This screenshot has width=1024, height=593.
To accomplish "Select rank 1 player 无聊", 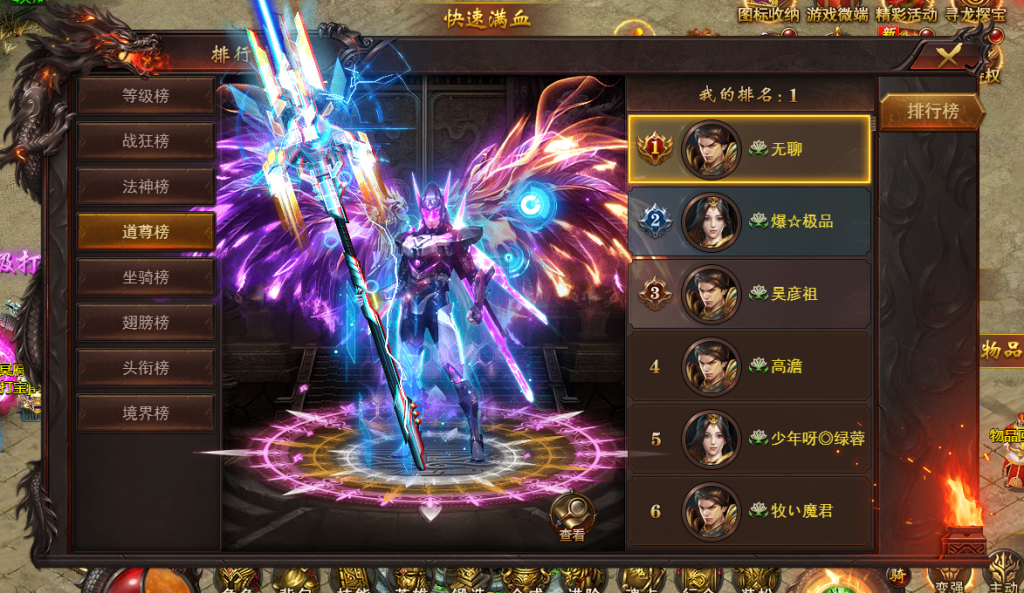I will (x=749, y=149).
